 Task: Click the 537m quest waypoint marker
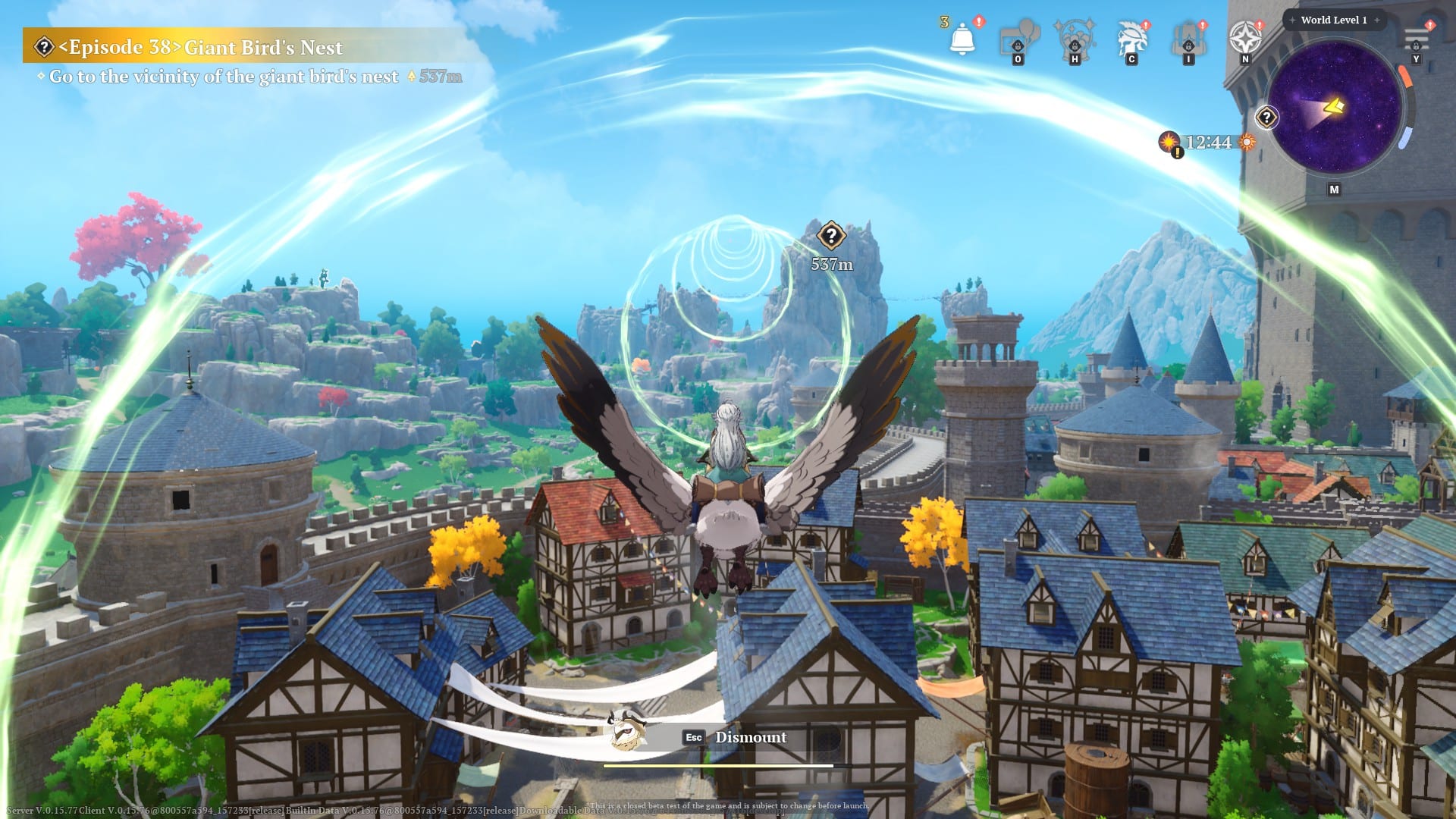[831, 236]
